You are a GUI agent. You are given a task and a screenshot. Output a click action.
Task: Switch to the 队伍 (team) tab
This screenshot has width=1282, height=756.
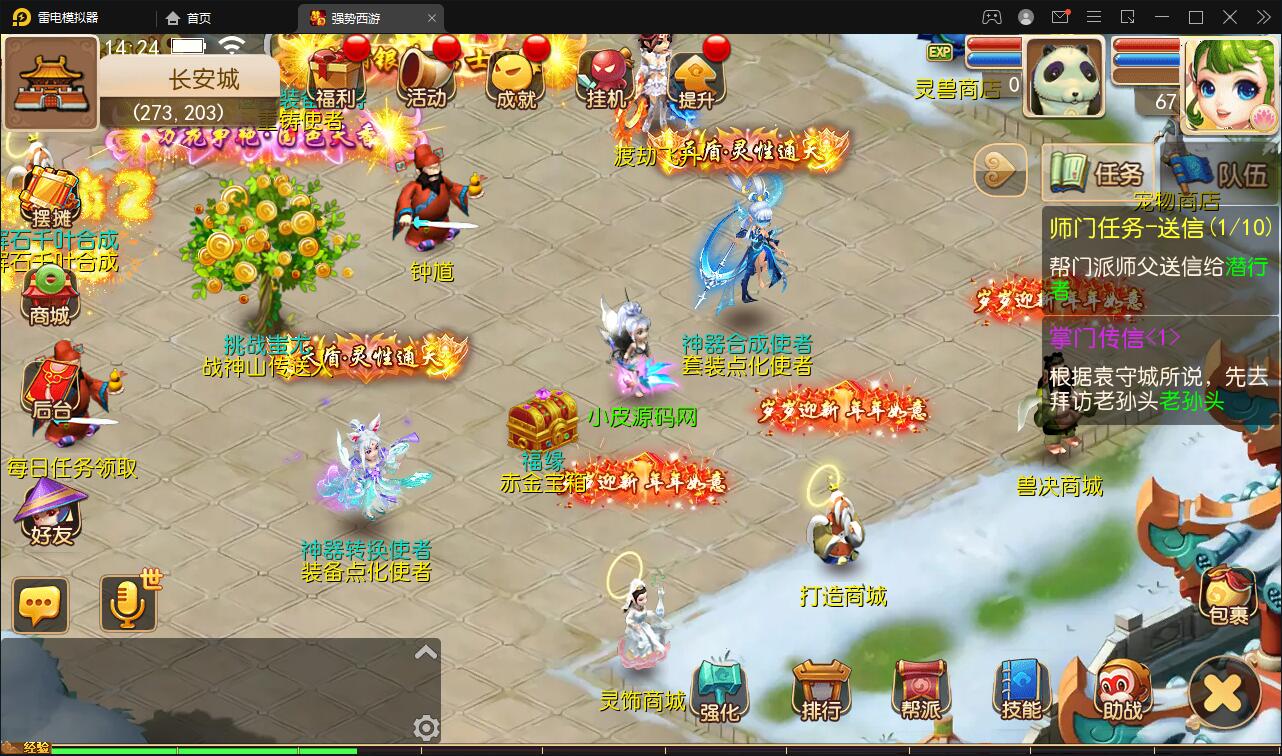pyautogui.click(x=1230, y=172)
